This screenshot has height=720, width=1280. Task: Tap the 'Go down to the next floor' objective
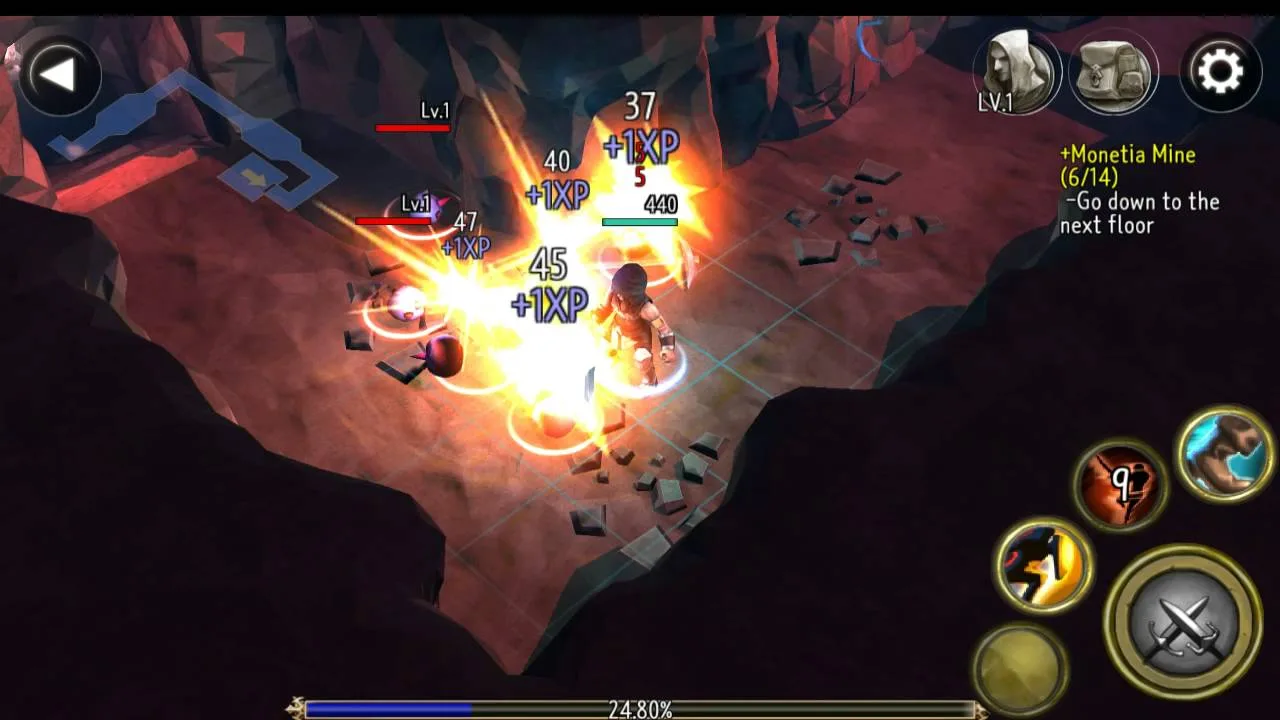pyautogui.click(x=1140, y=213)
